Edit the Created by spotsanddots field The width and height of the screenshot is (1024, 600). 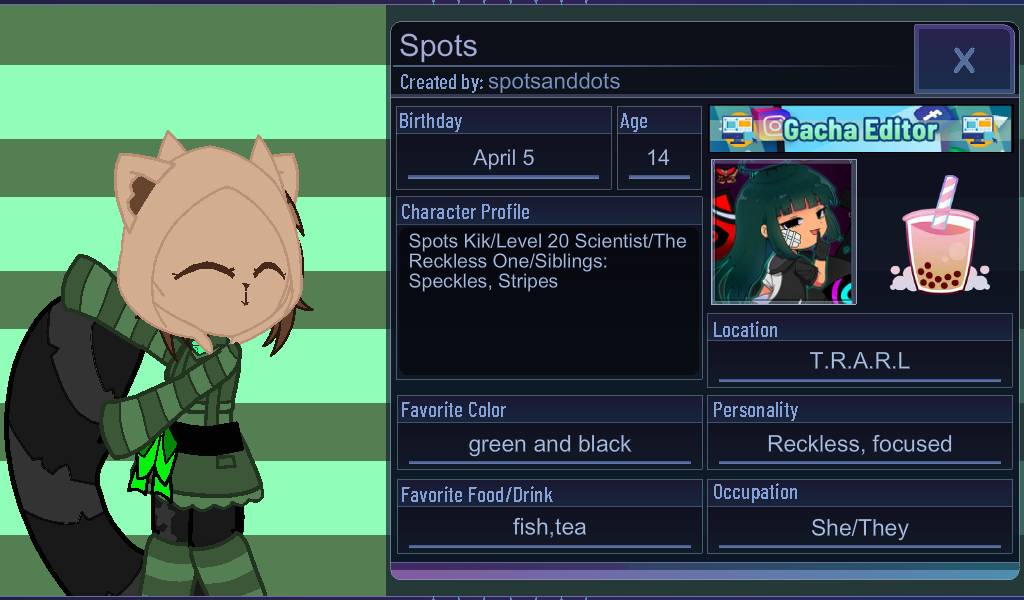[x=553, y=82]
